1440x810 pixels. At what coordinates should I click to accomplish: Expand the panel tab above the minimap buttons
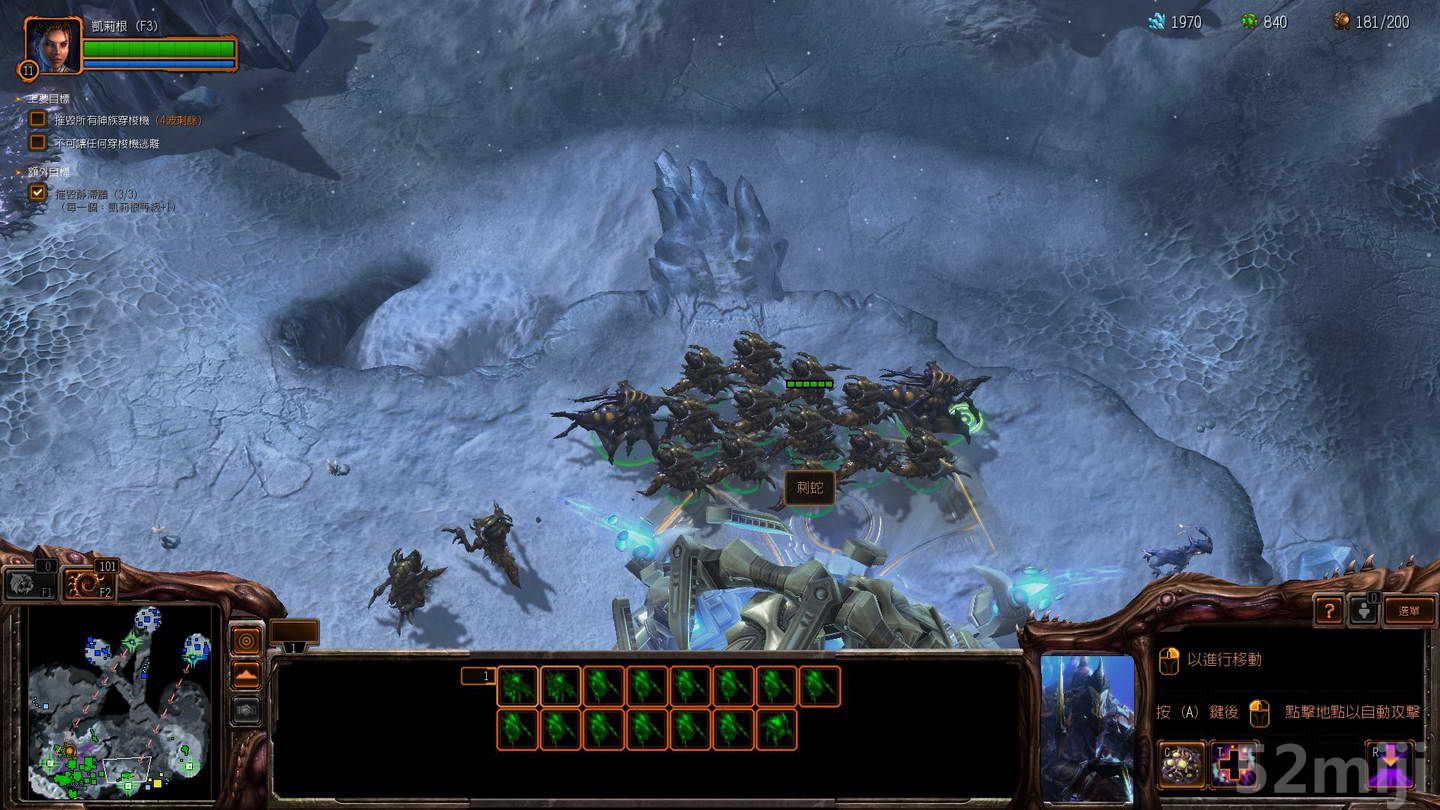[294, 628]
